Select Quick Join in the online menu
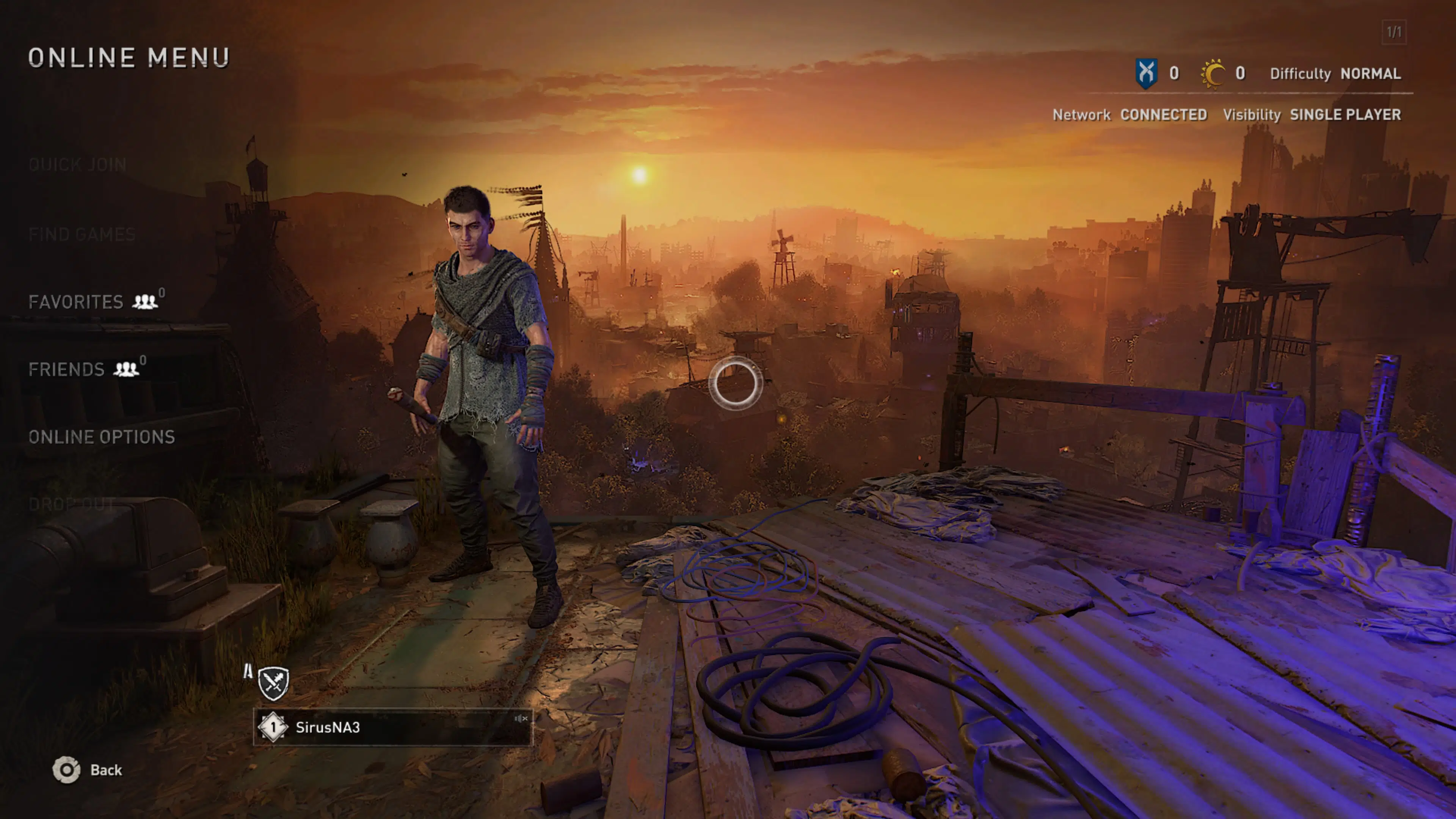This screenshot has width=1456, height=819. point(77,165)
